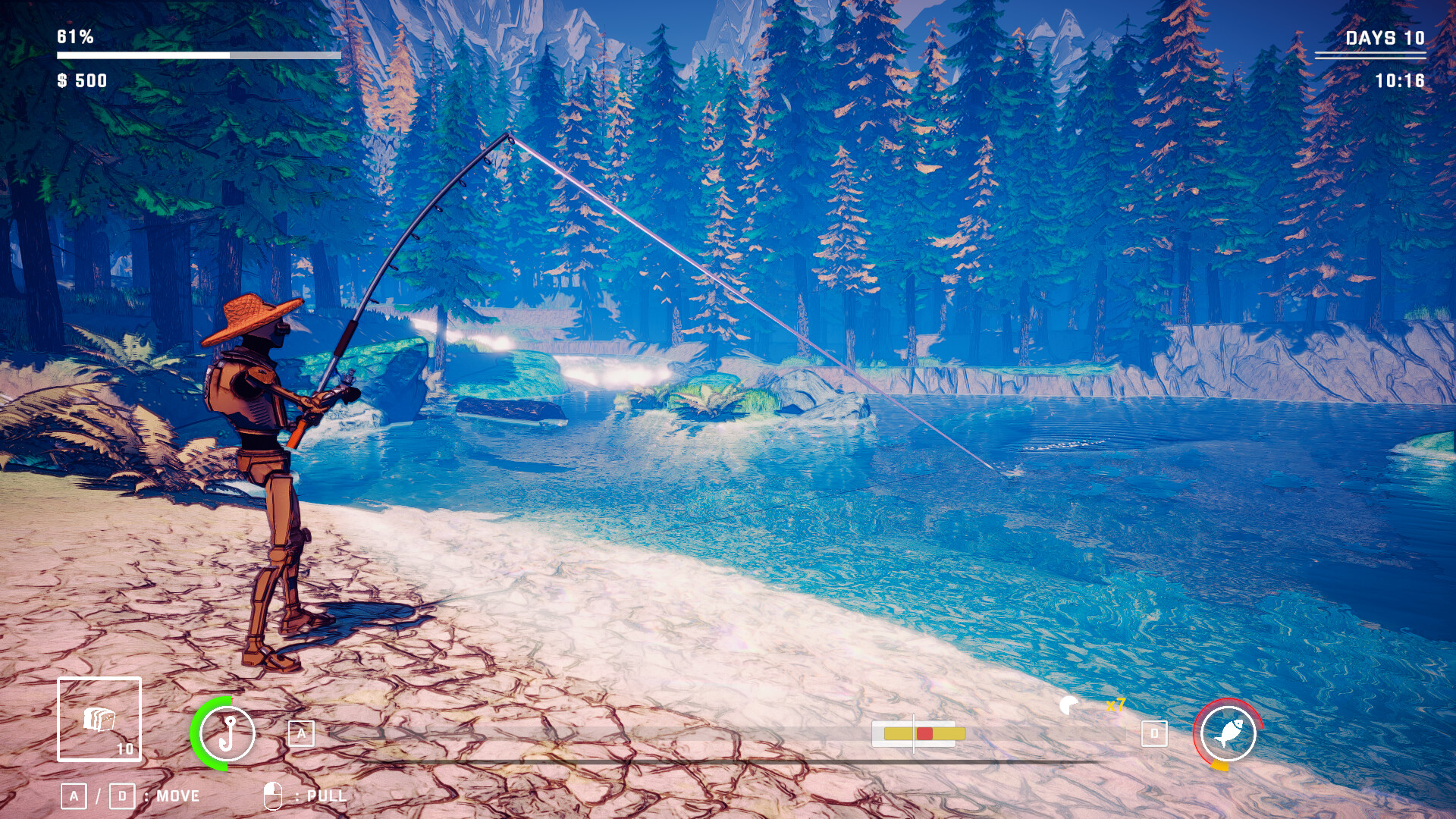
Task: Click the A key icon in the MOVE prompt
Action: (x=74, y=795)
